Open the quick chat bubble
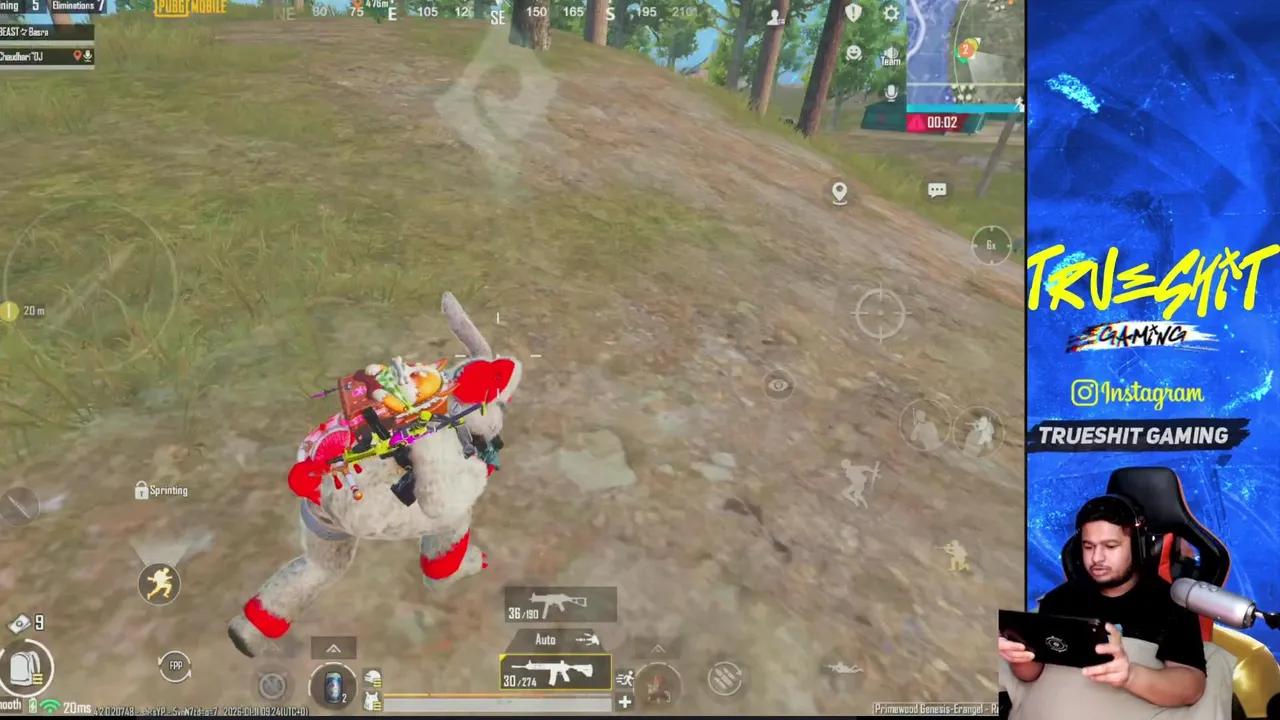This screenshot has width=1280, height=720. tap(937, 189)
